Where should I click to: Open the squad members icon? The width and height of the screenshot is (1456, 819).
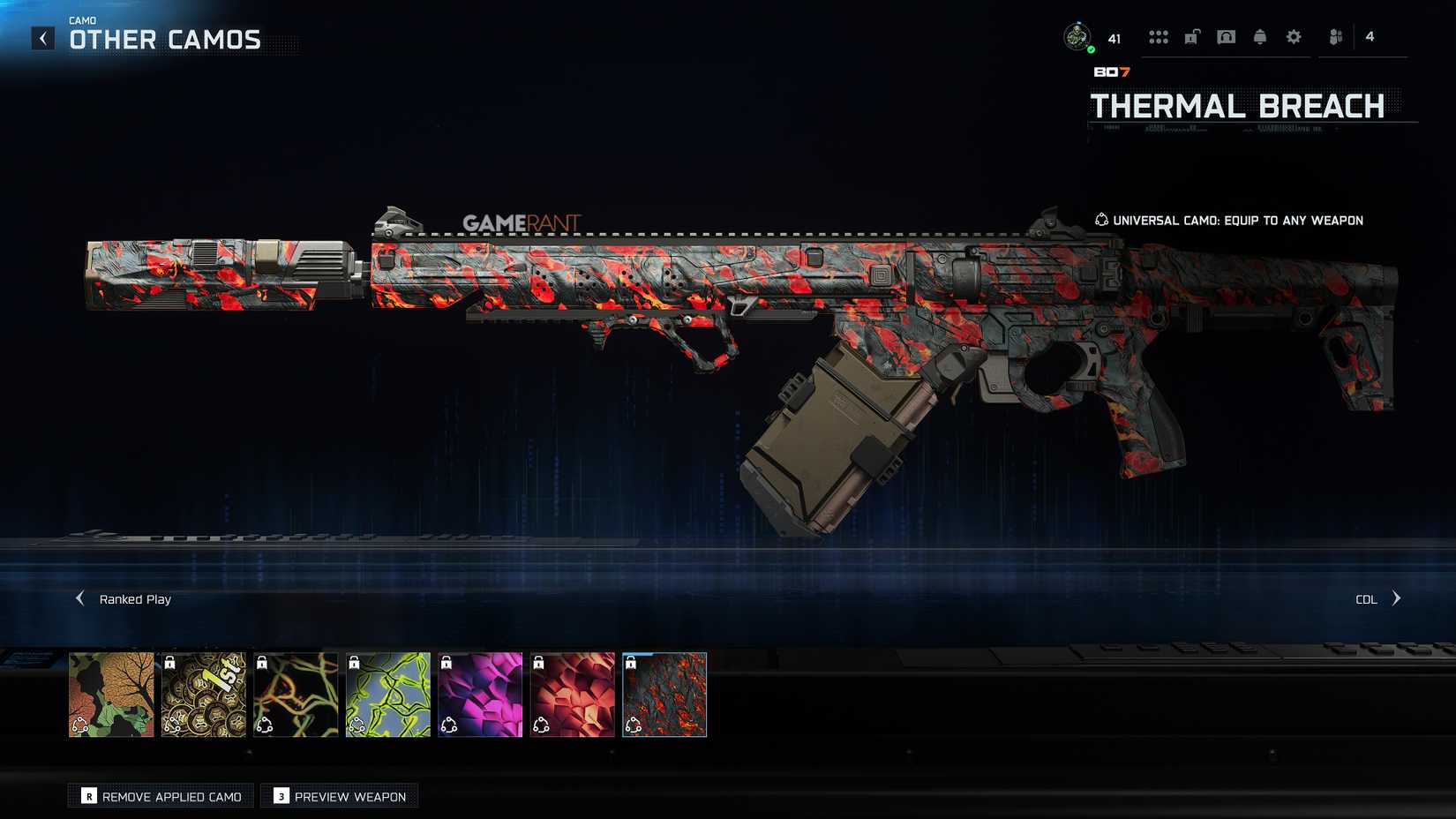pyautogui.click(x=1334, y=37)
